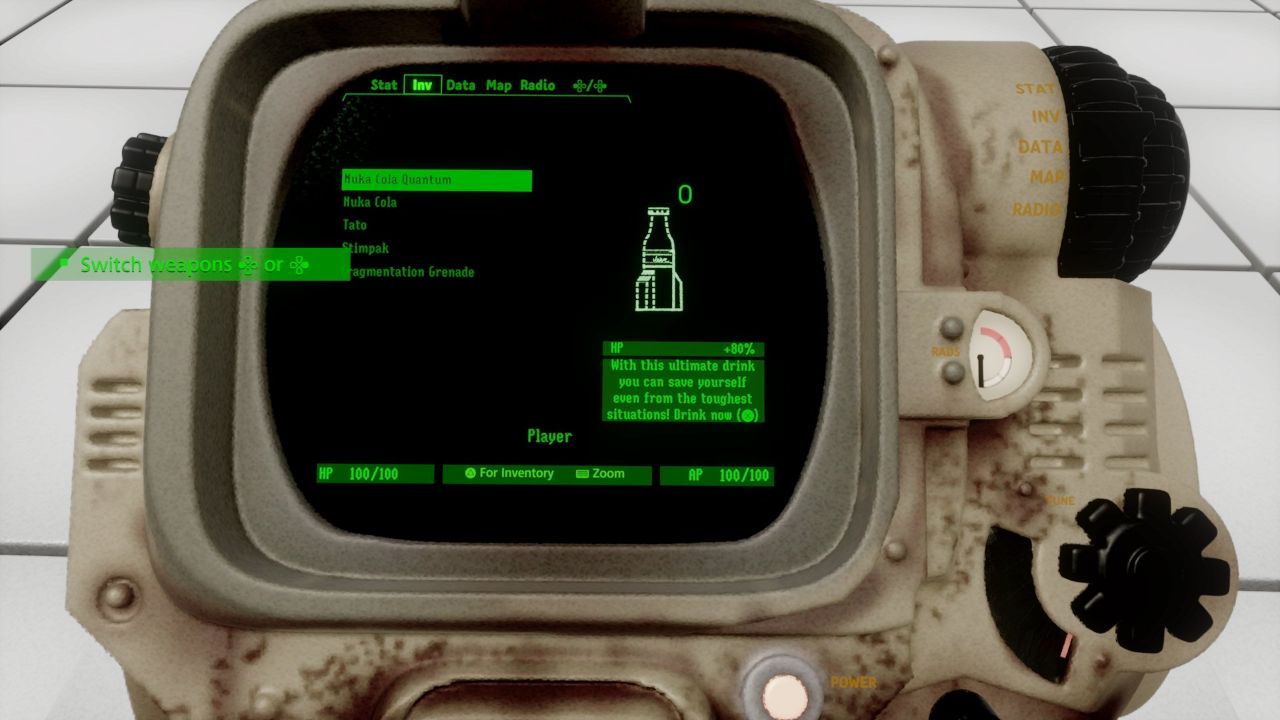Switch to the Radio tab
The image size is (1280, 720).
537,85
